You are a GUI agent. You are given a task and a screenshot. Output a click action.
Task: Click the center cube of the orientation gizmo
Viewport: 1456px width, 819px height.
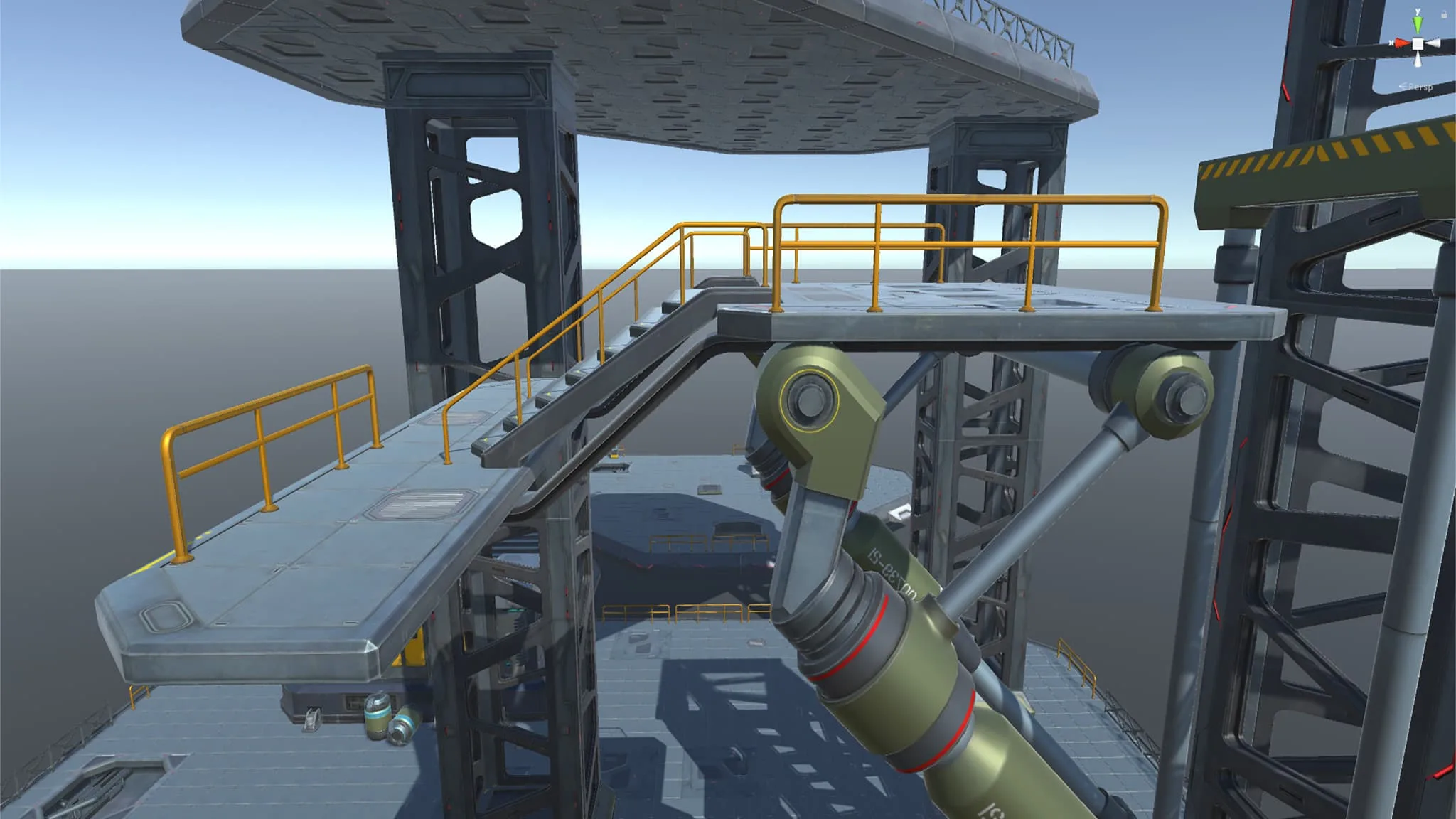(1418, 43)
